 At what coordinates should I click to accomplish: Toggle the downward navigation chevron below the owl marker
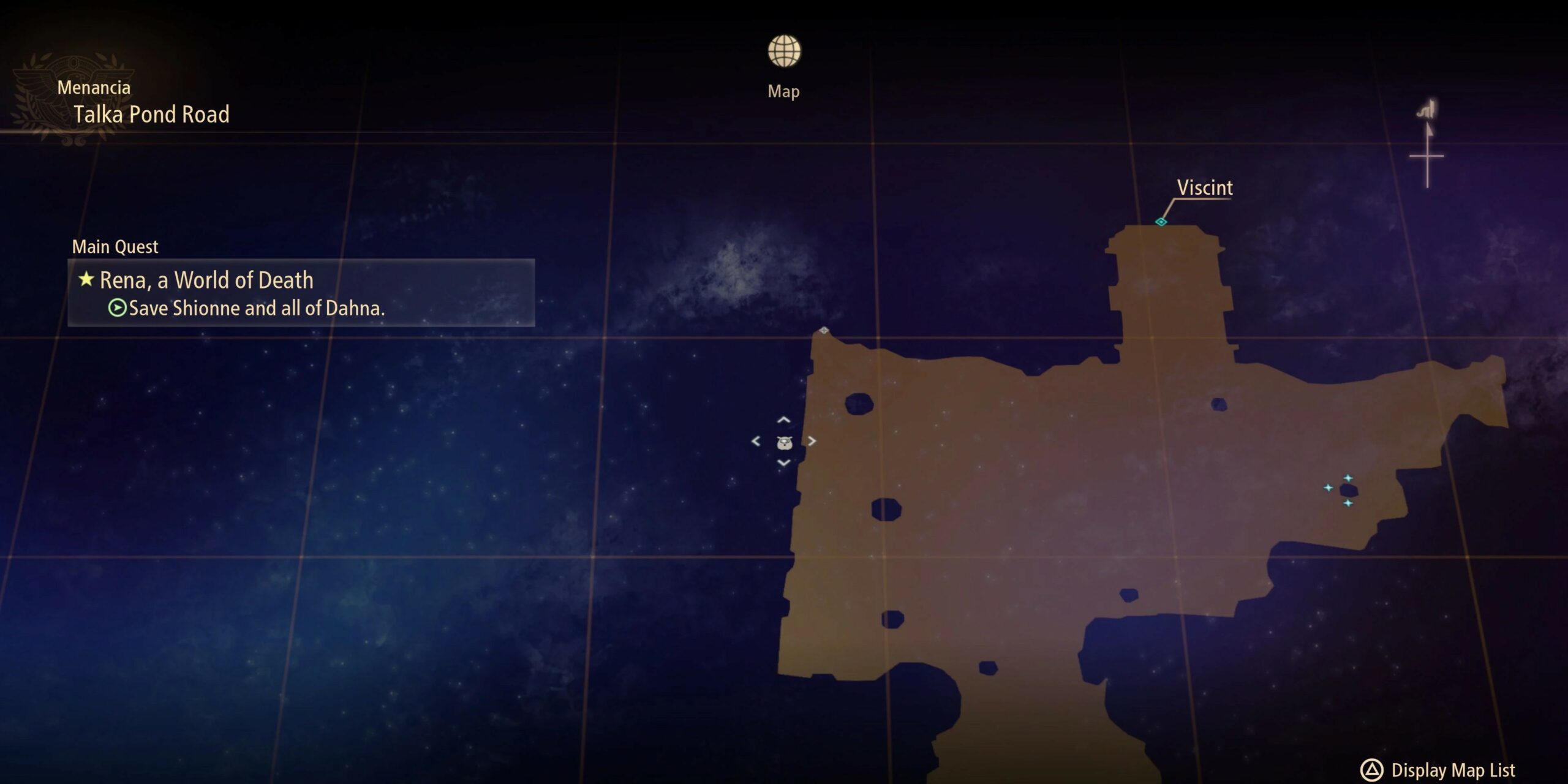click(784, 464)
